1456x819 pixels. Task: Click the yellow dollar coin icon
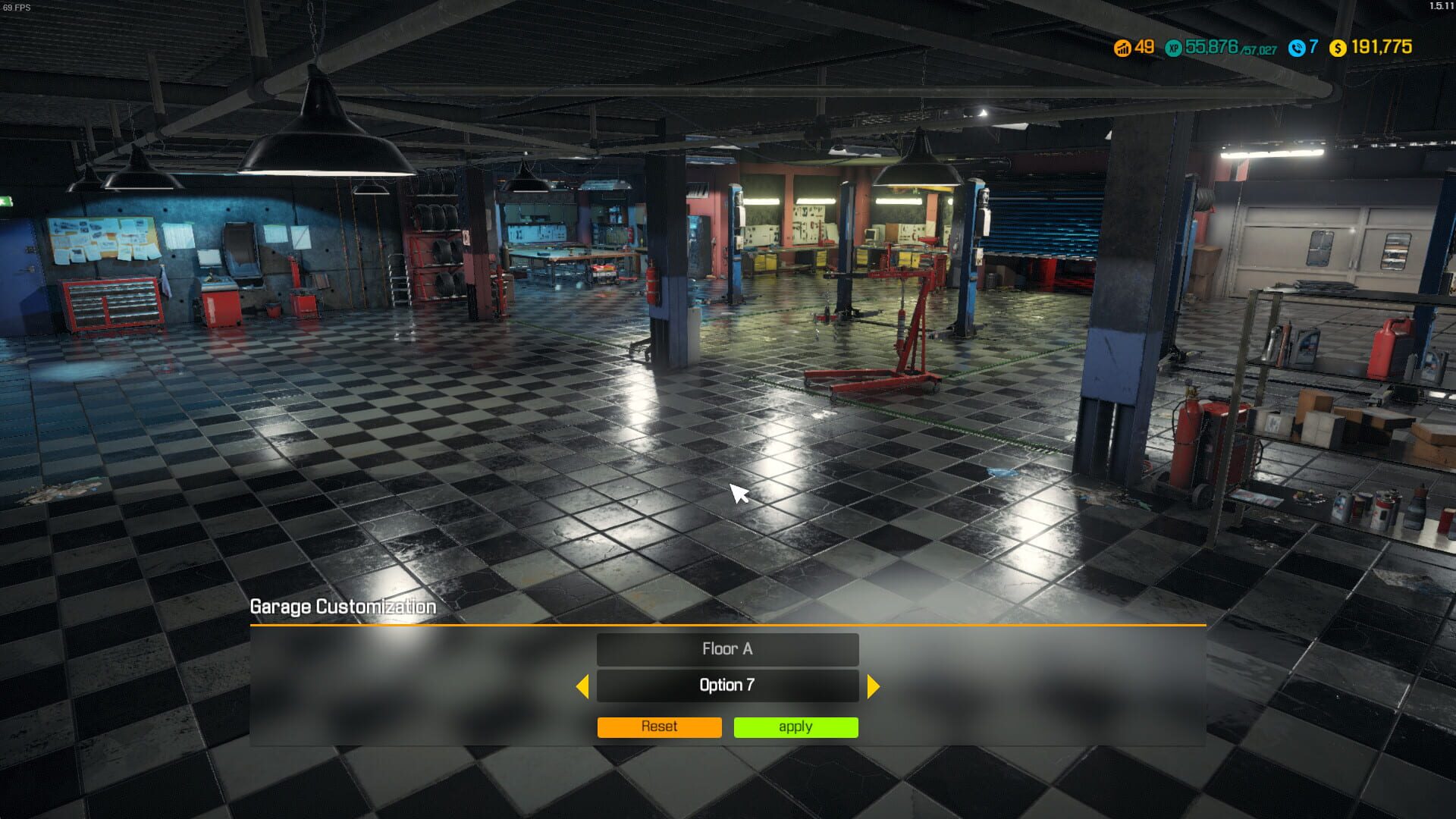[1337, 46]
